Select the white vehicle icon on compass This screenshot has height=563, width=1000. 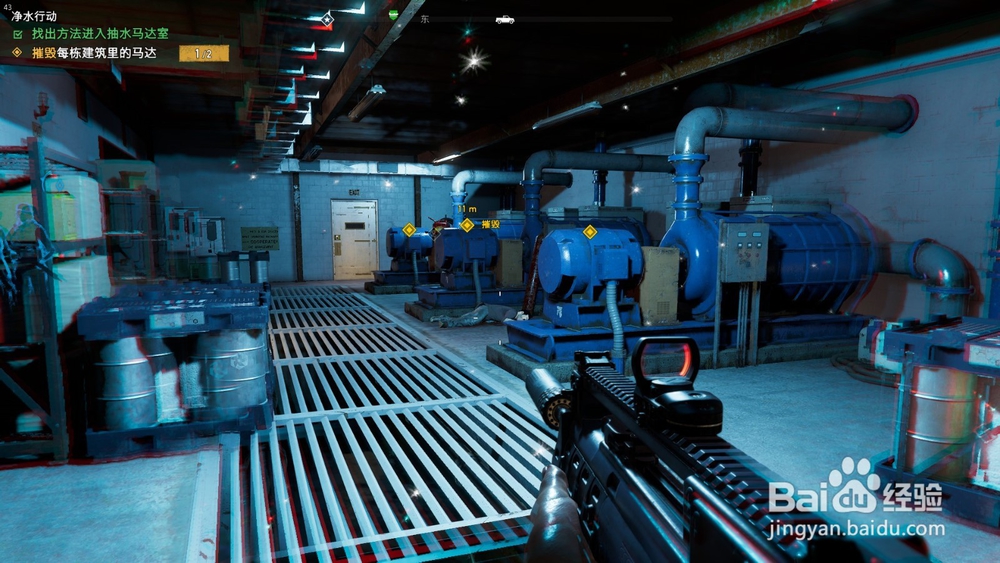(504, 19)
